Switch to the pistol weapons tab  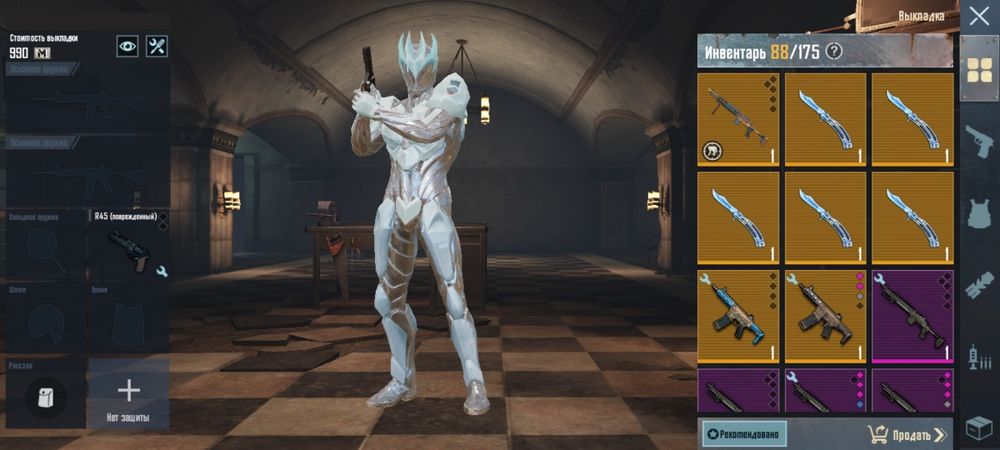coord(978,140)
